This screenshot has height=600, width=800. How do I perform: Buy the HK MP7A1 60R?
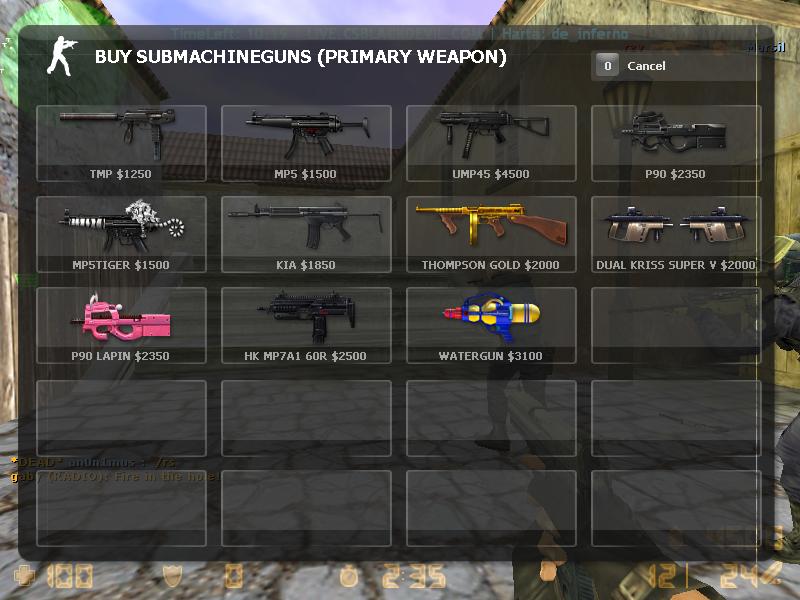pyautogui.click(x=306, y=325)
